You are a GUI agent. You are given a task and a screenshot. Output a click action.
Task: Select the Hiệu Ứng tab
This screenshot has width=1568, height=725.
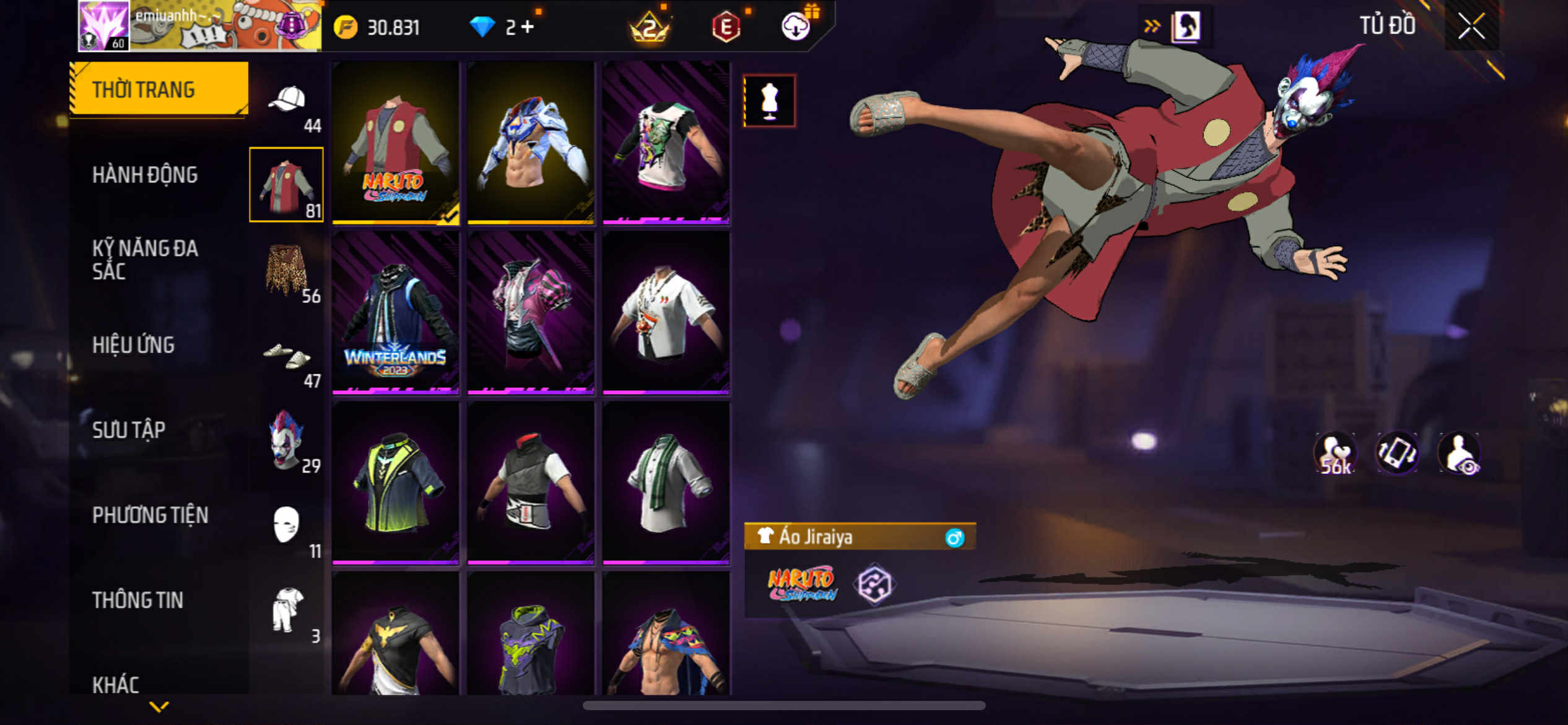point(133,345)
